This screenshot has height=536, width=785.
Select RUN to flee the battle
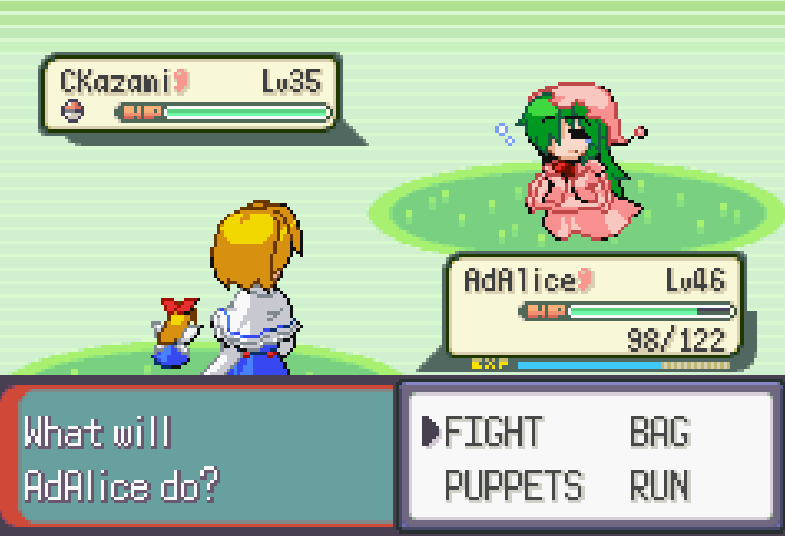pos(659,486)
